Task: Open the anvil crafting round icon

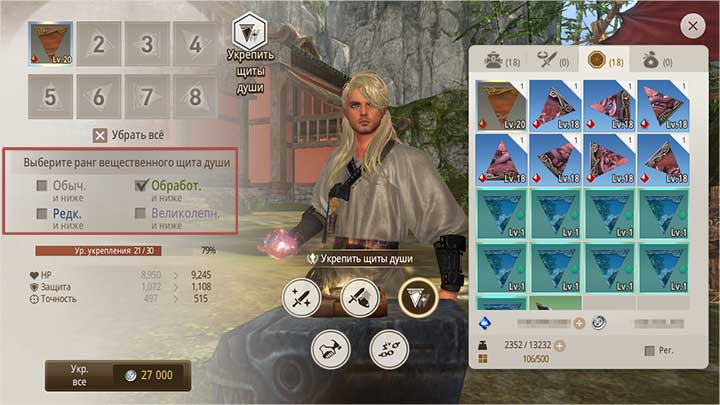Action: (329, 347)
